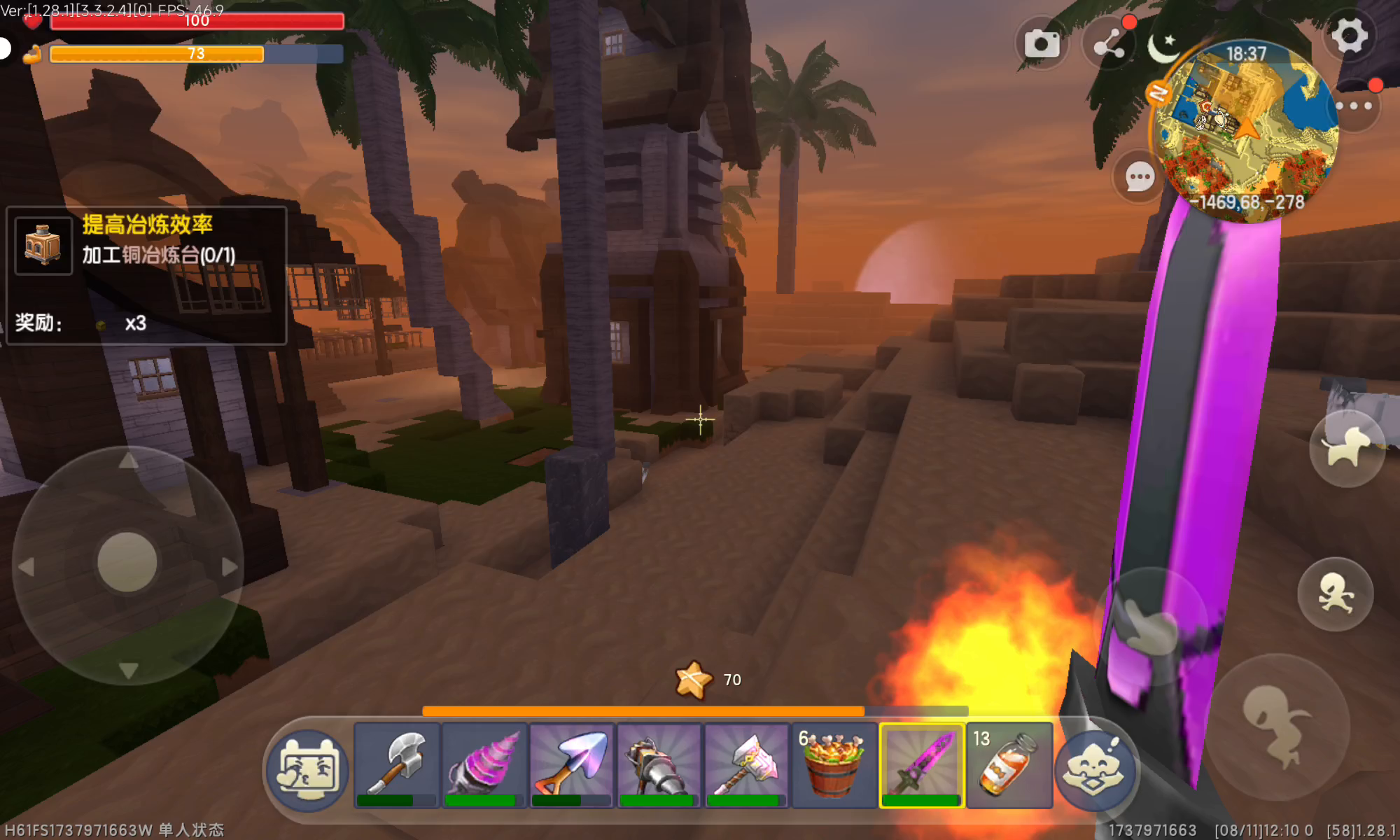
Task: Take a screenshot with the camera button
Action: coord(1042,44)
